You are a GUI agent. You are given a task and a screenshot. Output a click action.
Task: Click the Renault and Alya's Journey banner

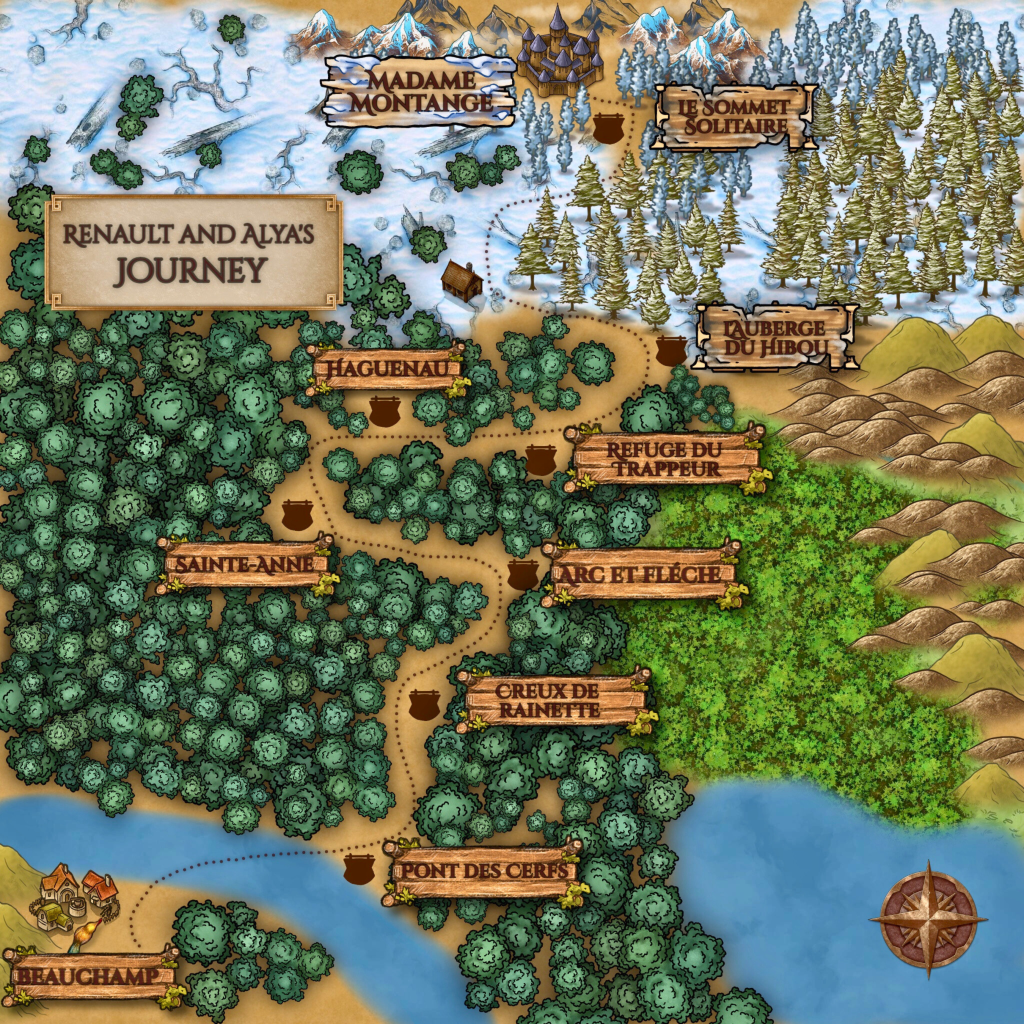(x=194, y=251)
